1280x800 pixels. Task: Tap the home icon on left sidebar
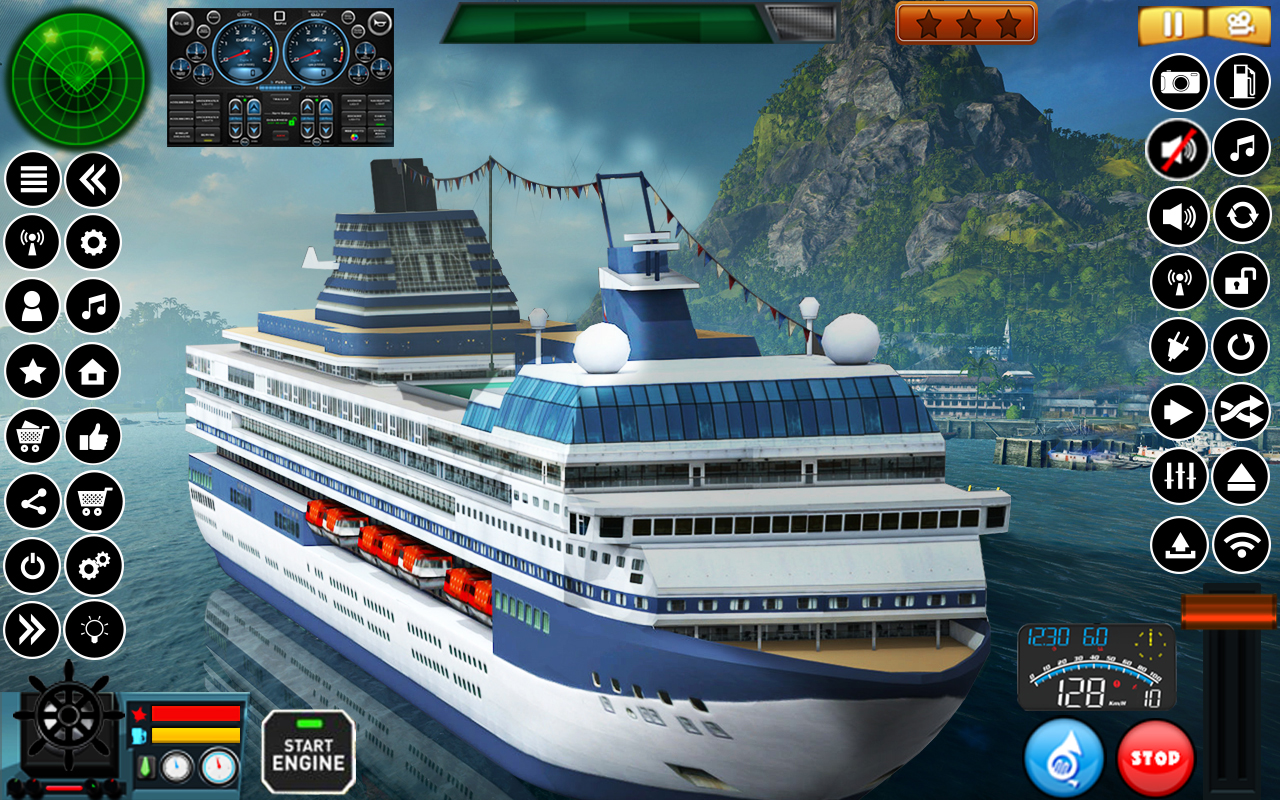pyautogui.click(x=92, y=371)
